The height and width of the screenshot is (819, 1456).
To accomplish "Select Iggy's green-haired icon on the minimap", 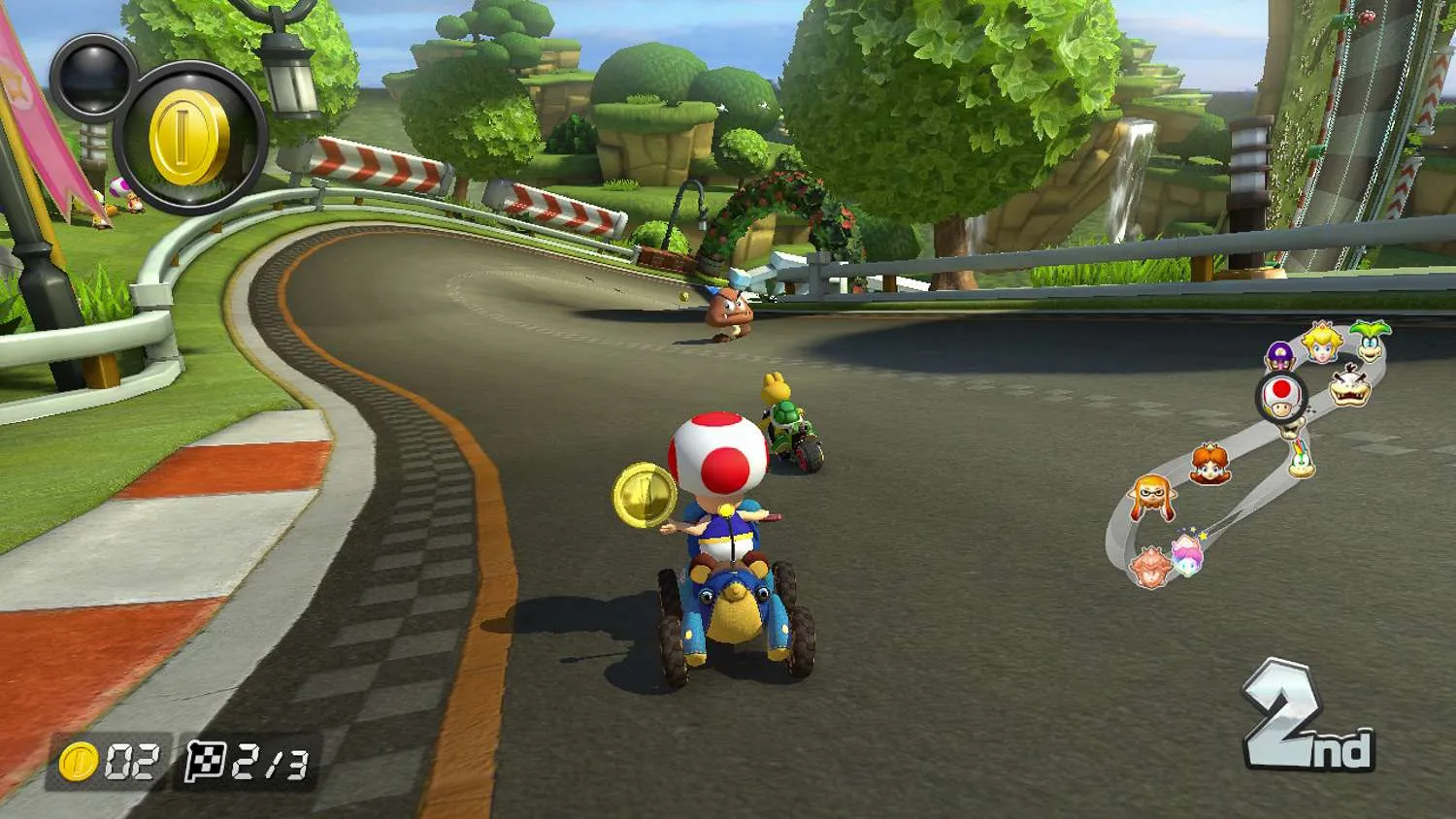I will tap(1370, 340).
